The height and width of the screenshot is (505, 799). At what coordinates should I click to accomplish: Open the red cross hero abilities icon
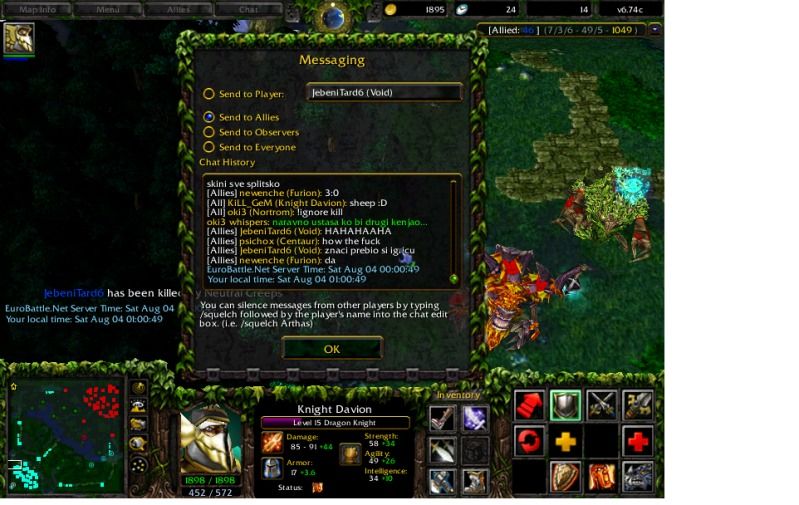[637, 441]
